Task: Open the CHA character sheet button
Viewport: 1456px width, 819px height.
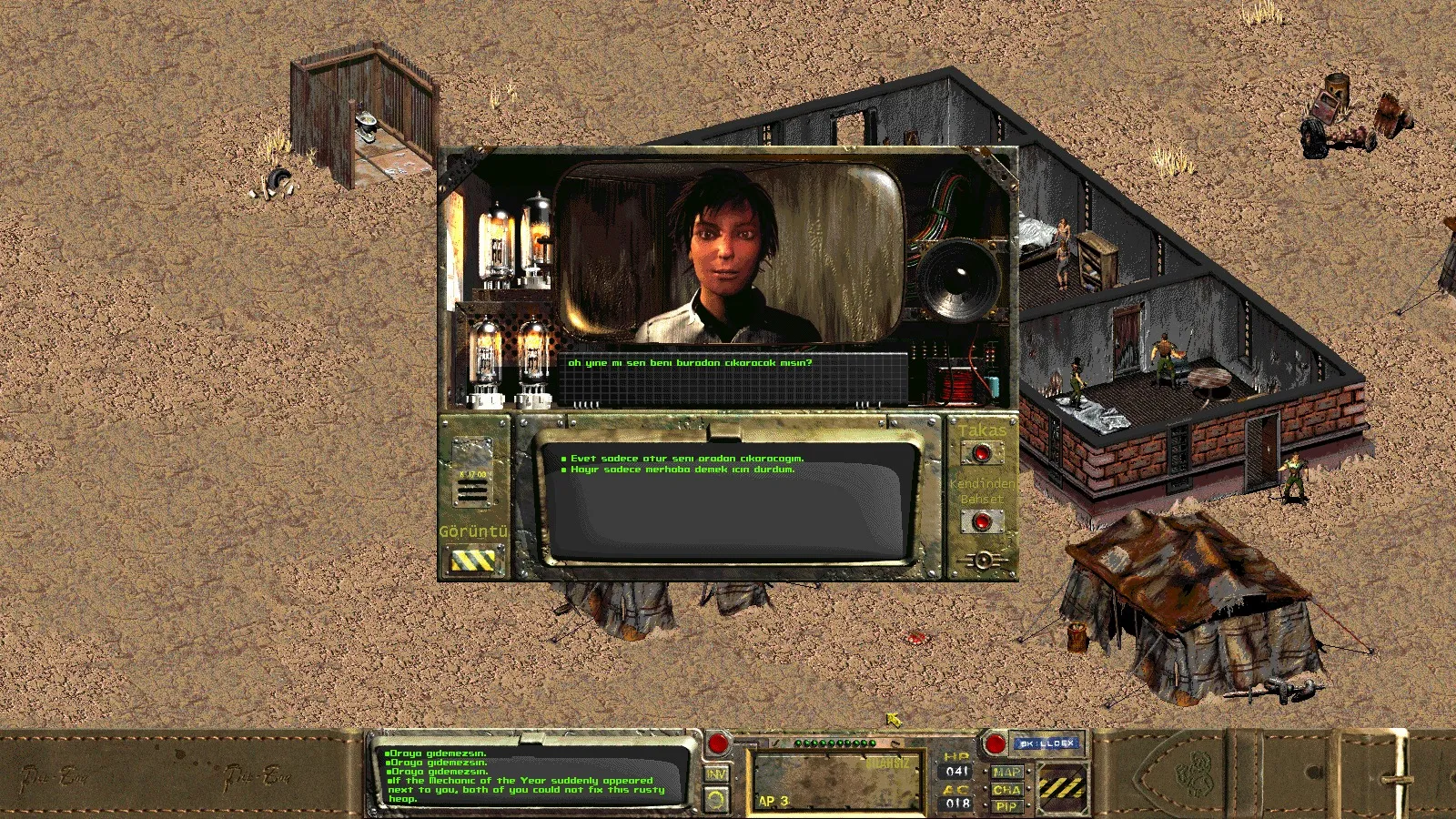Action: [x=1006, y=790]
